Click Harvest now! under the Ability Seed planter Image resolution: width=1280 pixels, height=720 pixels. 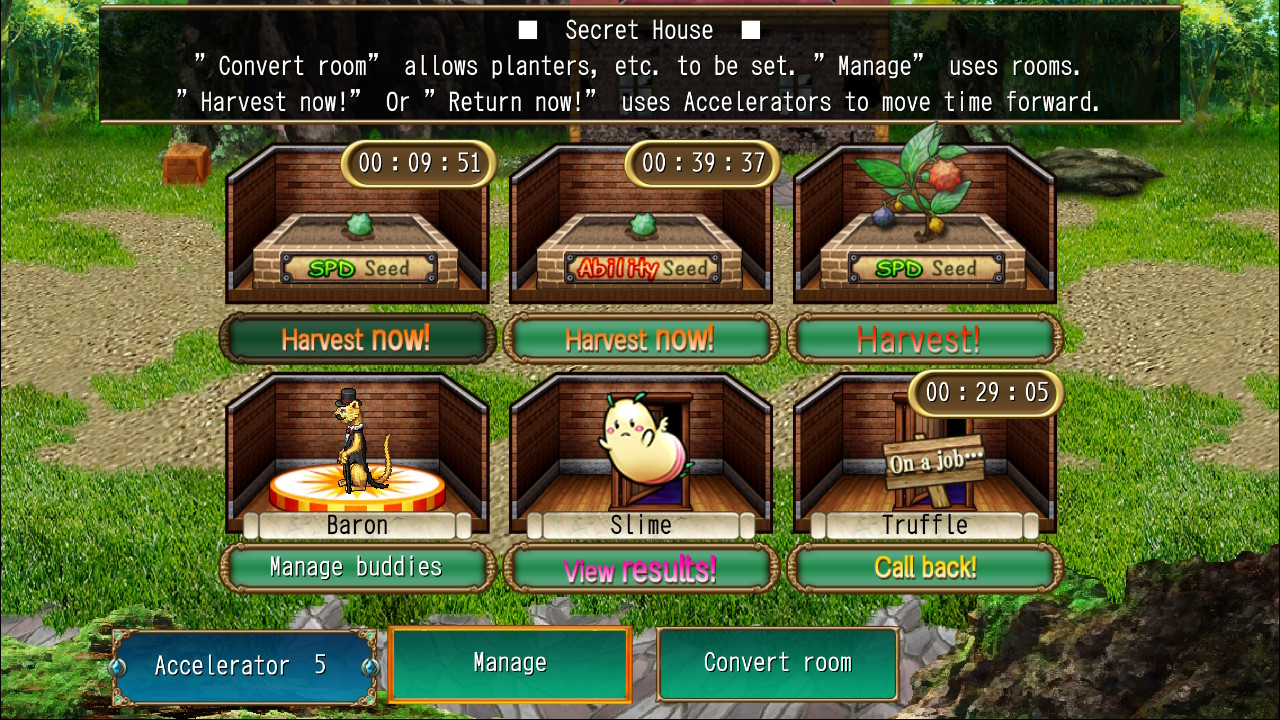[x=641, y=339]
